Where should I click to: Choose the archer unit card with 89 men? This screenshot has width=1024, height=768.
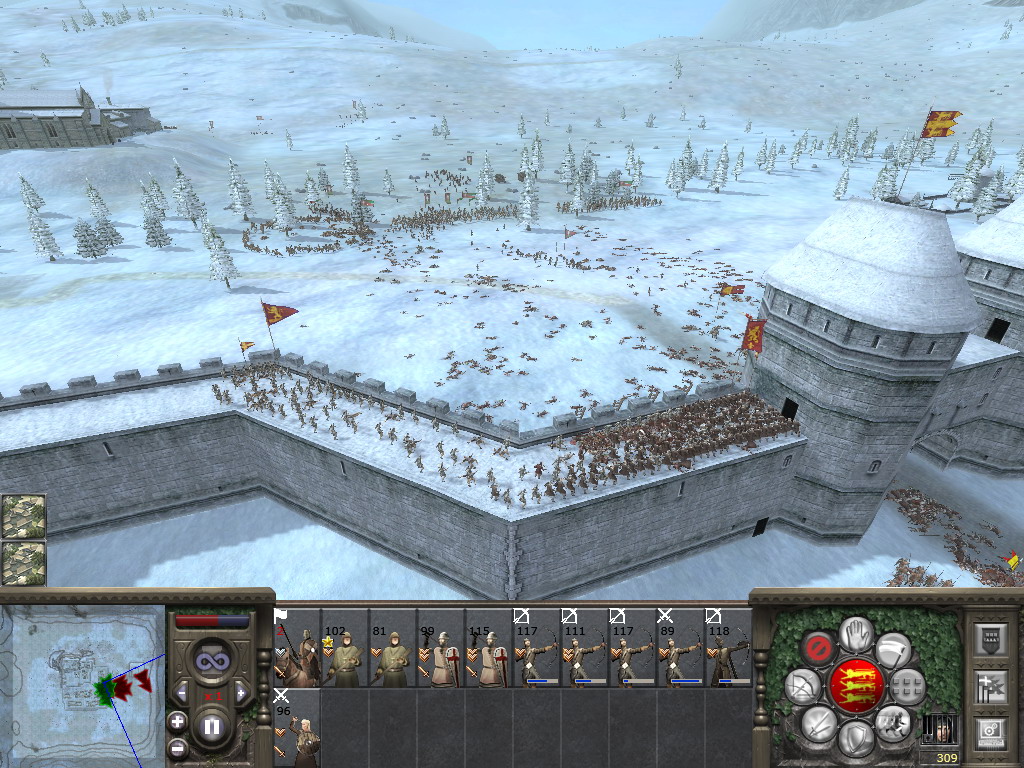pyautogui.click(x=682, y=648)
